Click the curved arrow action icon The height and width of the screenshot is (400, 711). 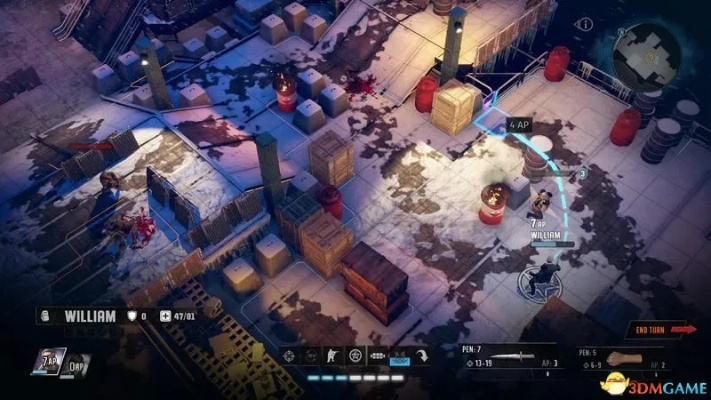(x=423, y=356)
